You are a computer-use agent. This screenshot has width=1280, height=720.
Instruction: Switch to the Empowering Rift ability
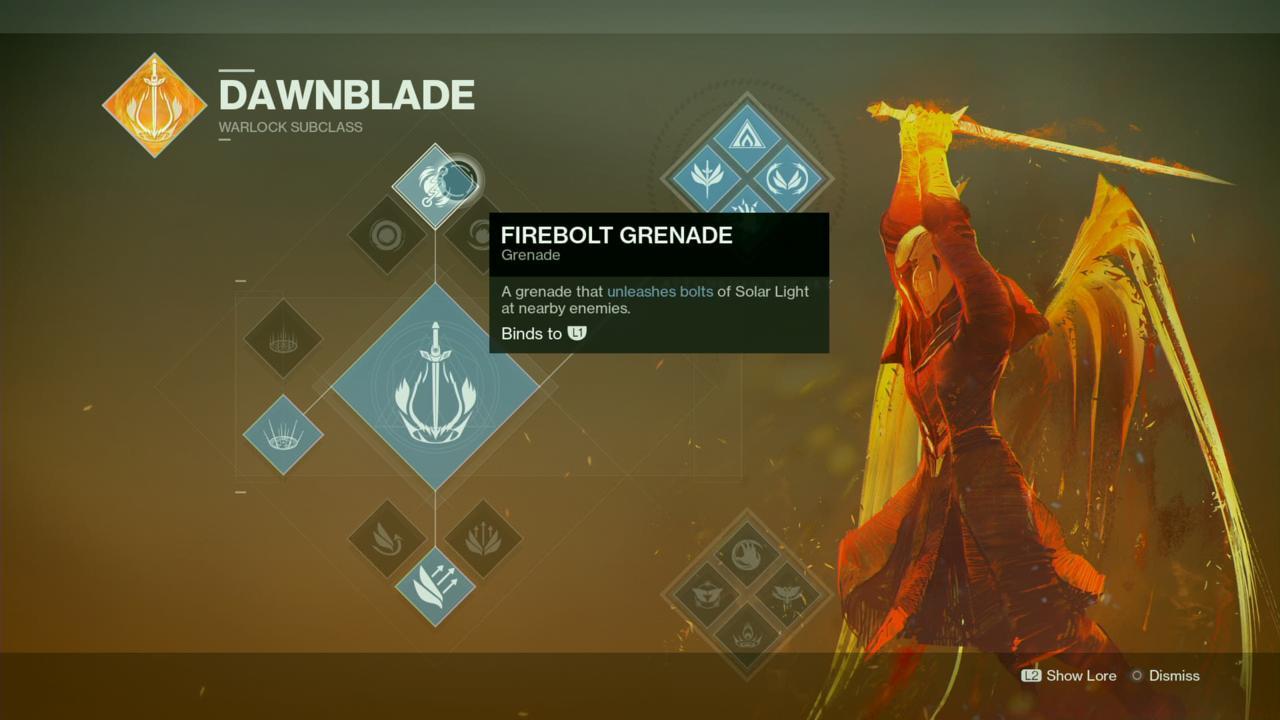click(x=283, y=340)
